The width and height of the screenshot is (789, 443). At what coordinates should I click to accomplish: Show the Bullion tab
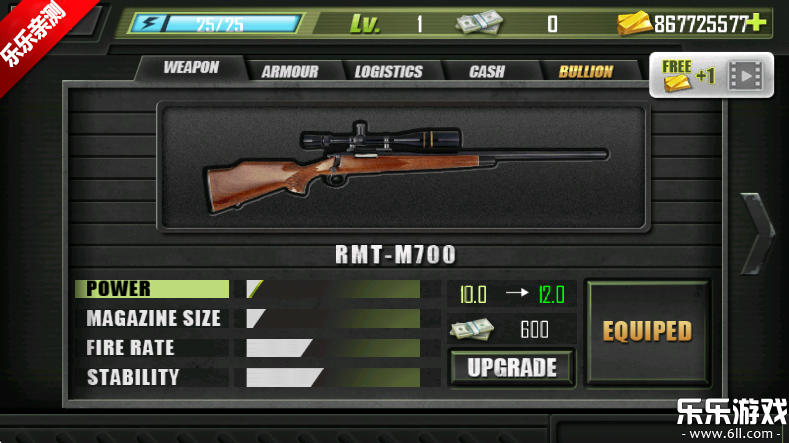tap(586, 71)
